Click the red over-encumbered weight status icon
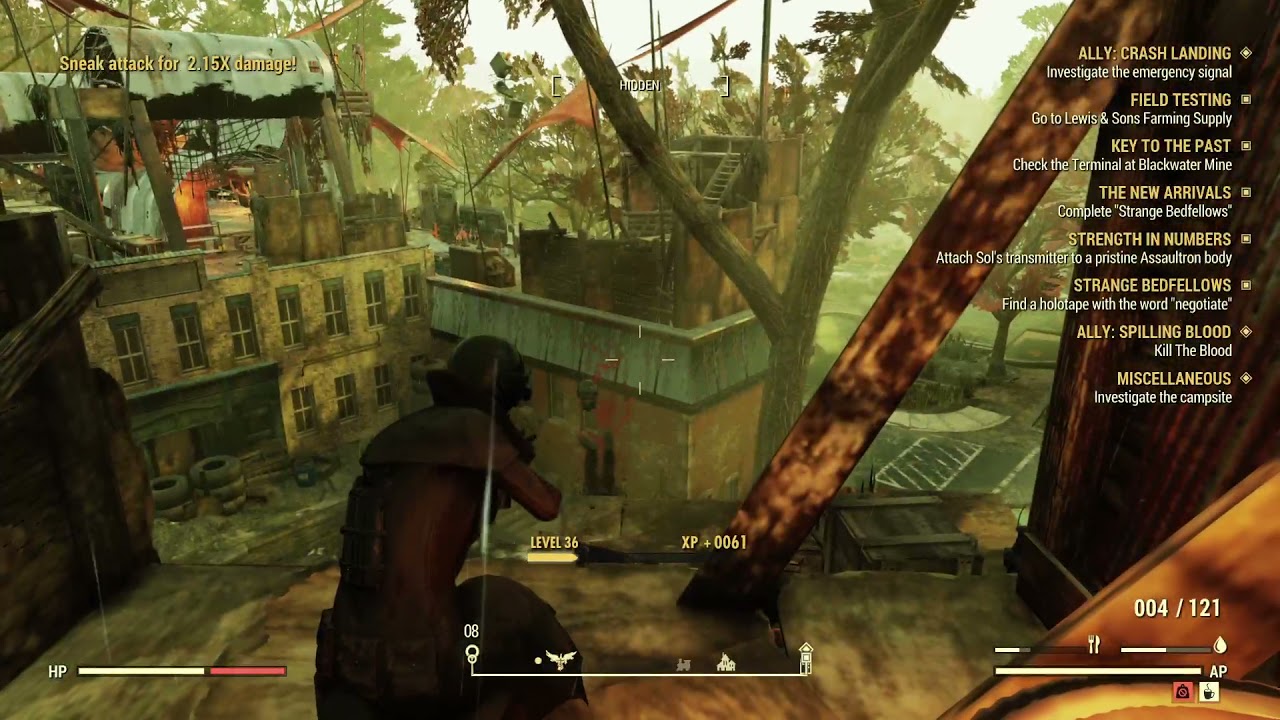Image resolution: width=1280 pixels, height=720 pixels. pos(1183,691)
